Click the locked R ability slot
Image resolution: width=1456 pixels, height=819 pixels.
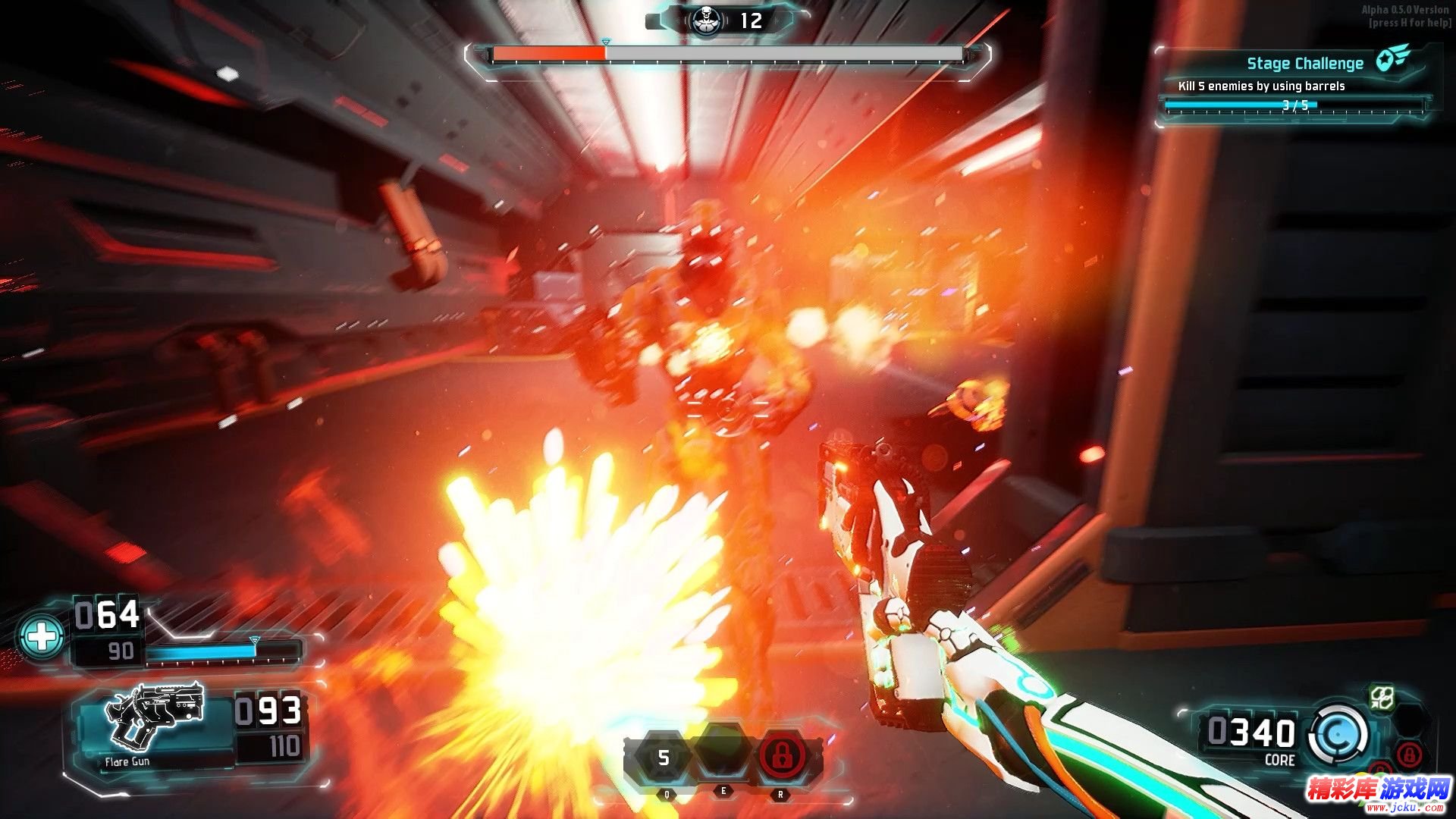[x=780, y=756]
